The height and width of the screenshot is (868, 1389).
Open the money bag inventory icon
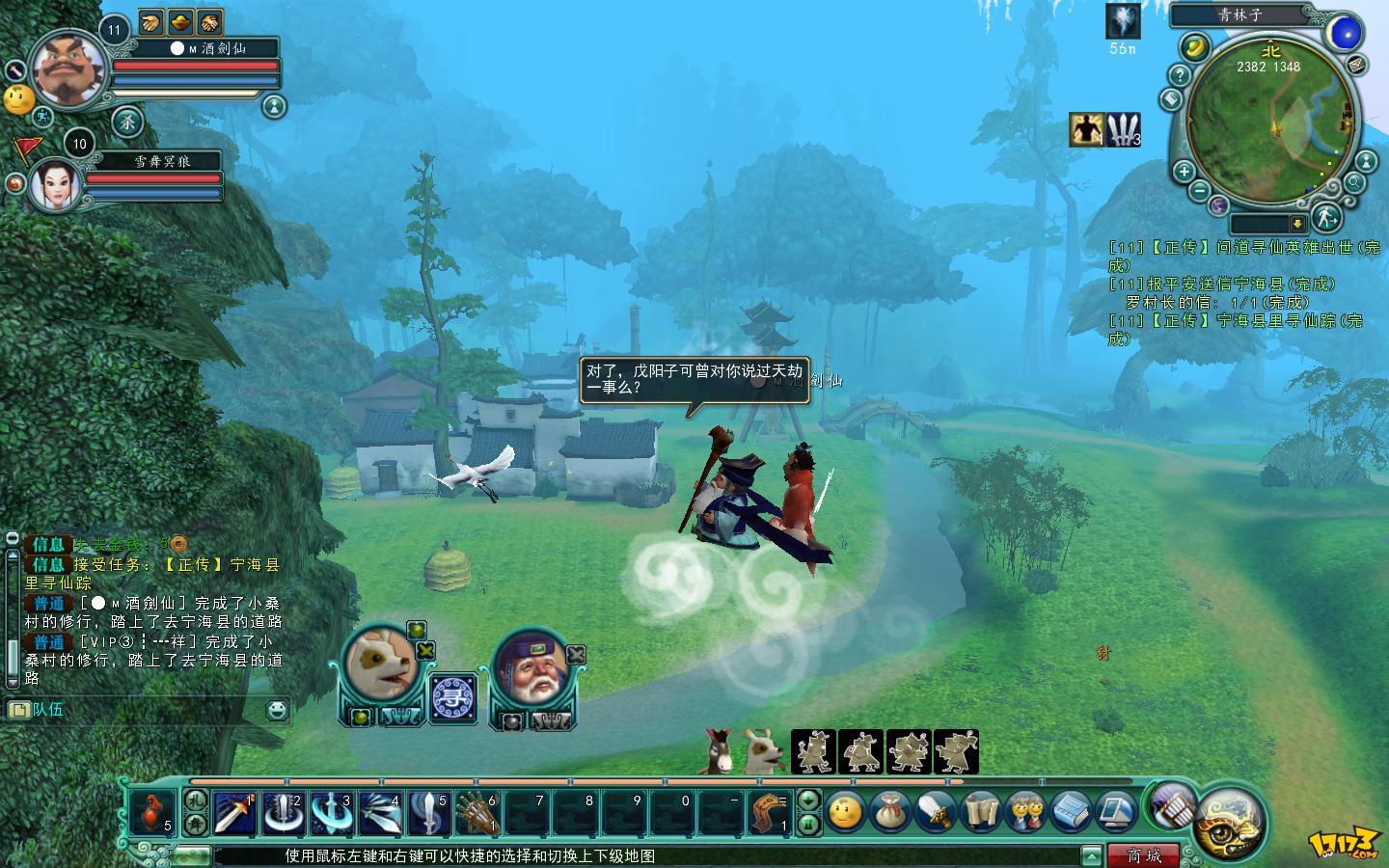(x=890, y=812)
